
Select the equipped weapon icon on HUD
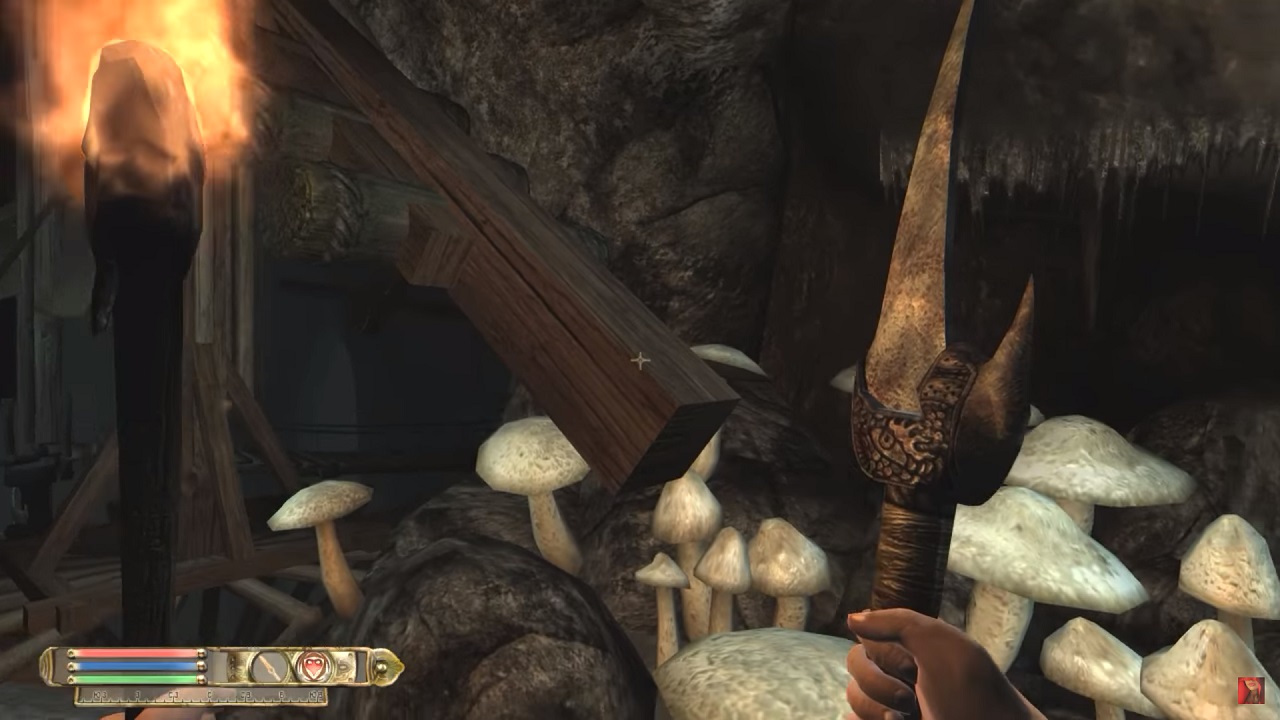[x=269, y=666]
